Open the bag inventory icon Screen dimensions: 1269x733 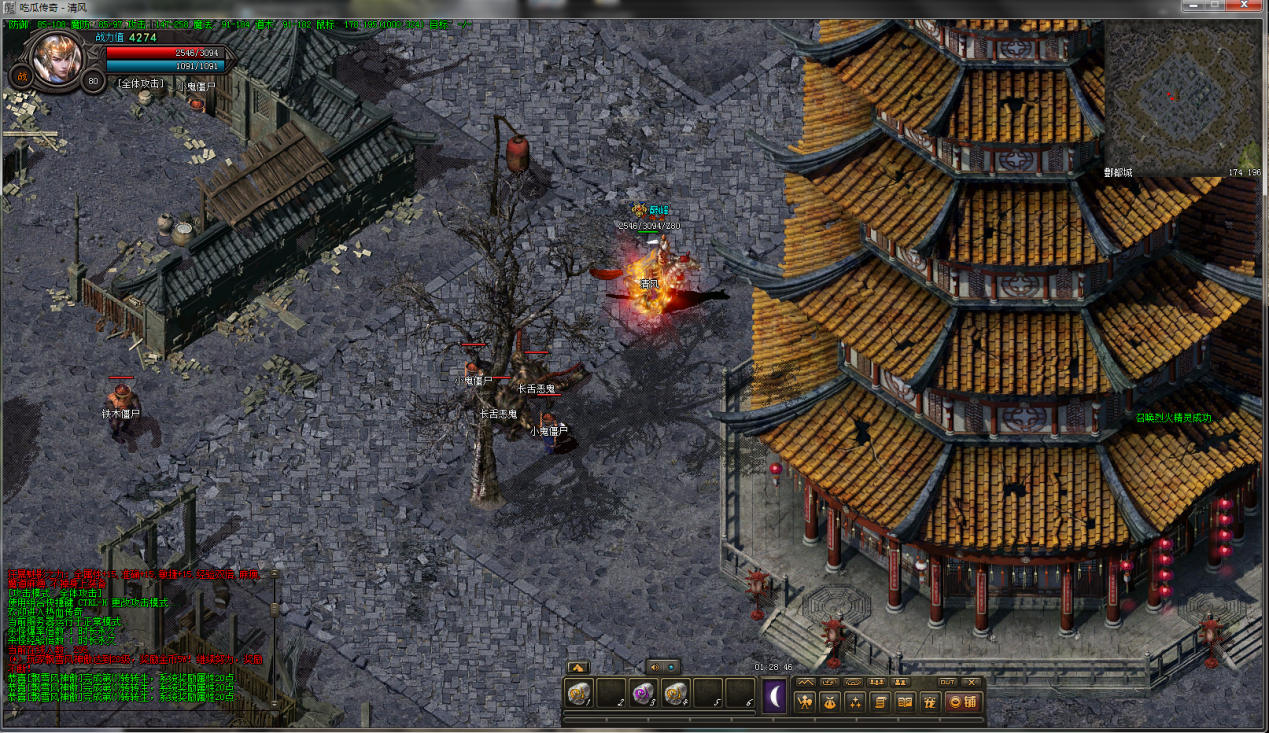[830, 702]
